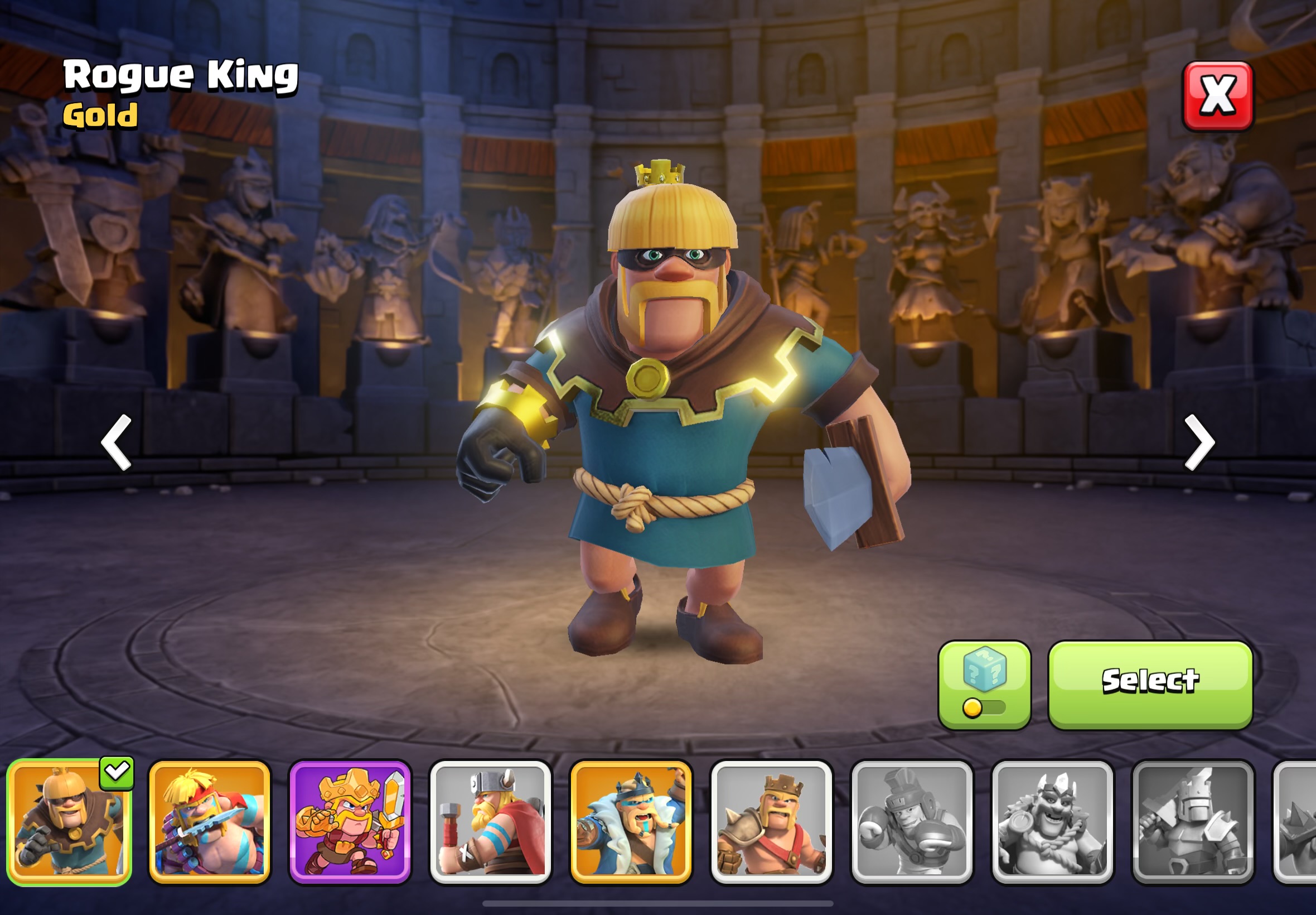
Task: Select the locked armored knight king skin
Action: [1192, 822]
